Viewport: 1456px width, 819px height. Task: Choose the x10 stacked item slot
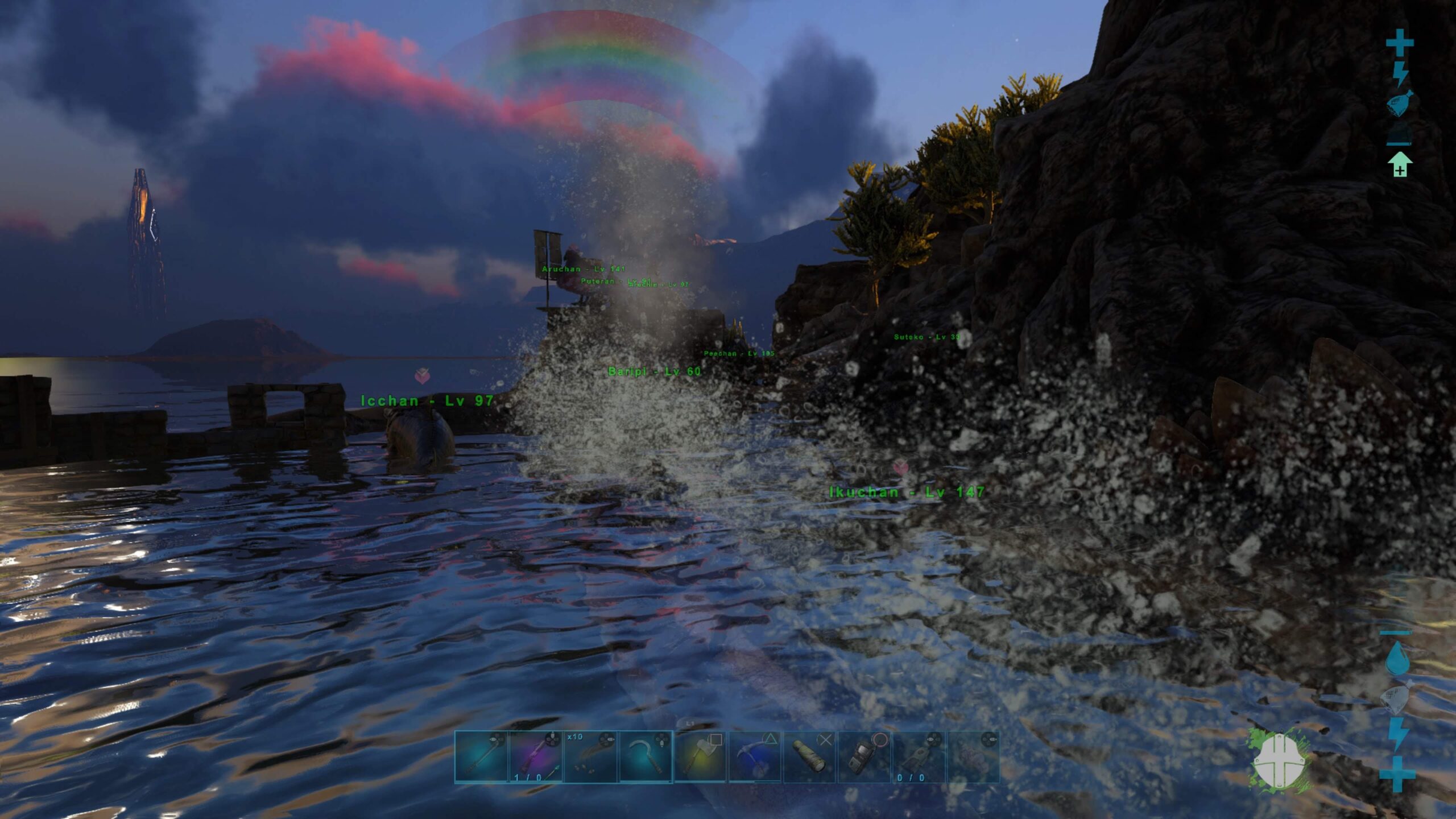[591, 758]
